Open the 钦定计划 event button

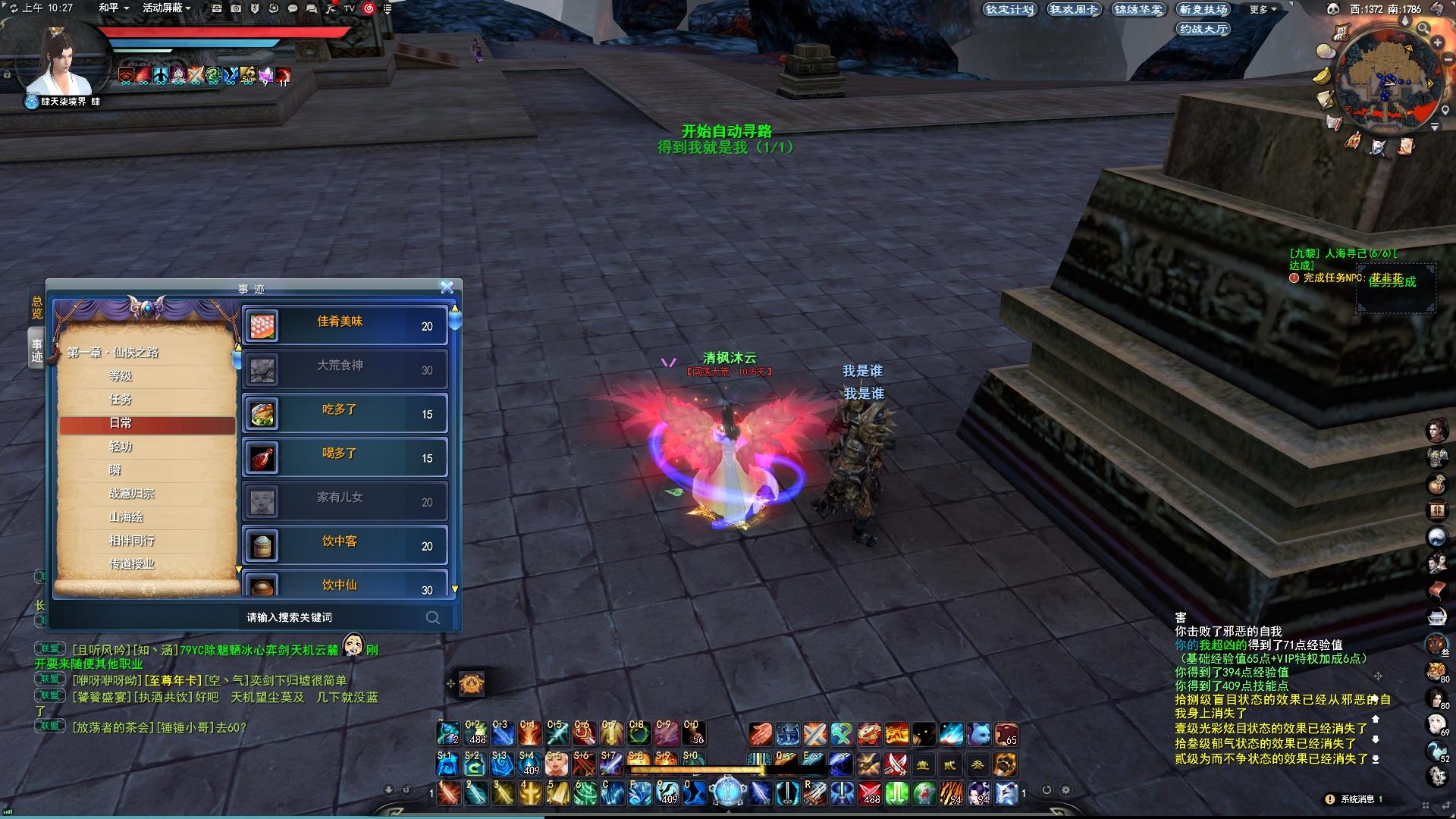tap(1009, 10)
